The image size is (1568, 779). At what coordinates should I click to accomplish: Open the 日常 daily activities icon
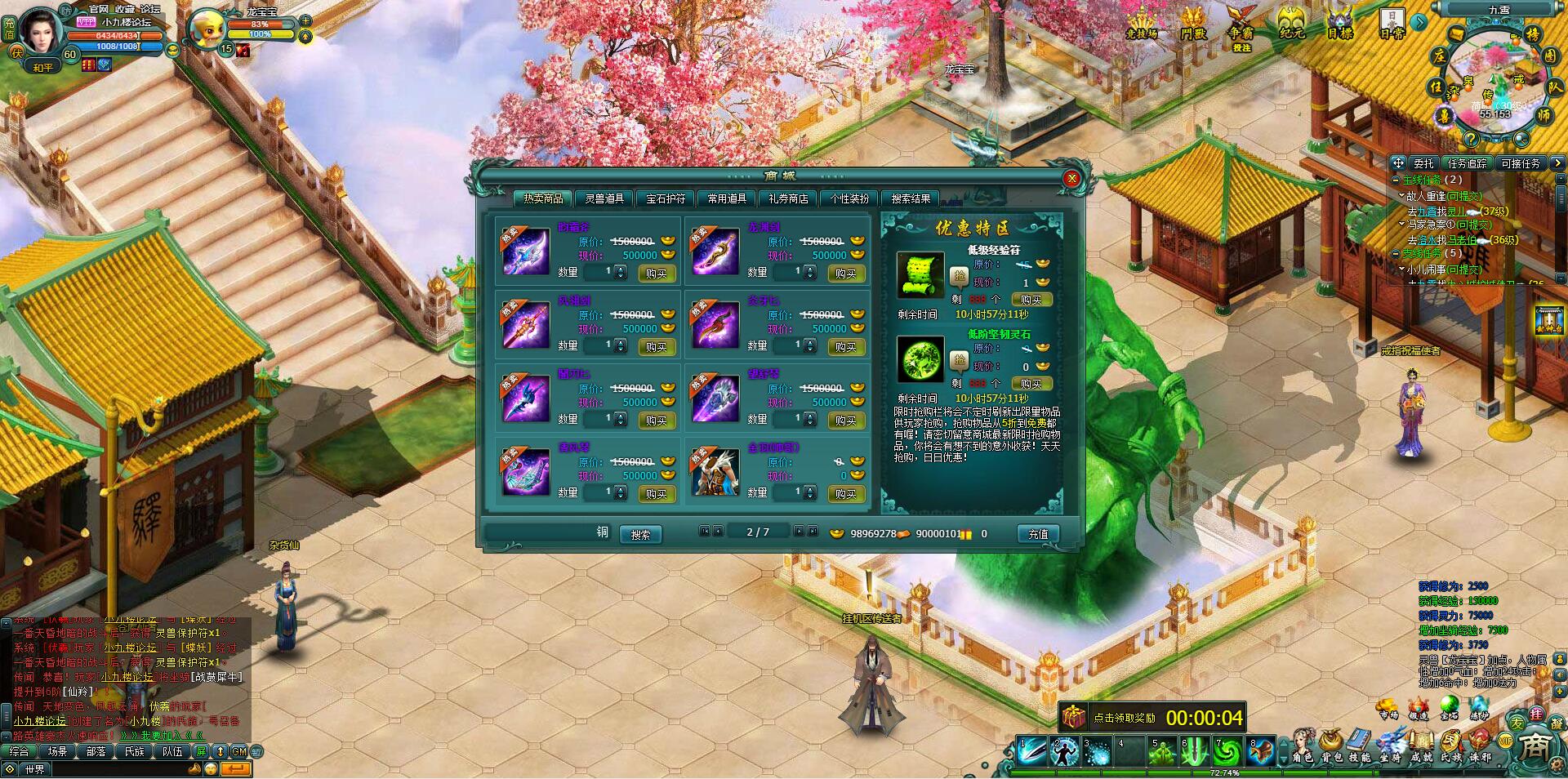tap(1392, 23)
